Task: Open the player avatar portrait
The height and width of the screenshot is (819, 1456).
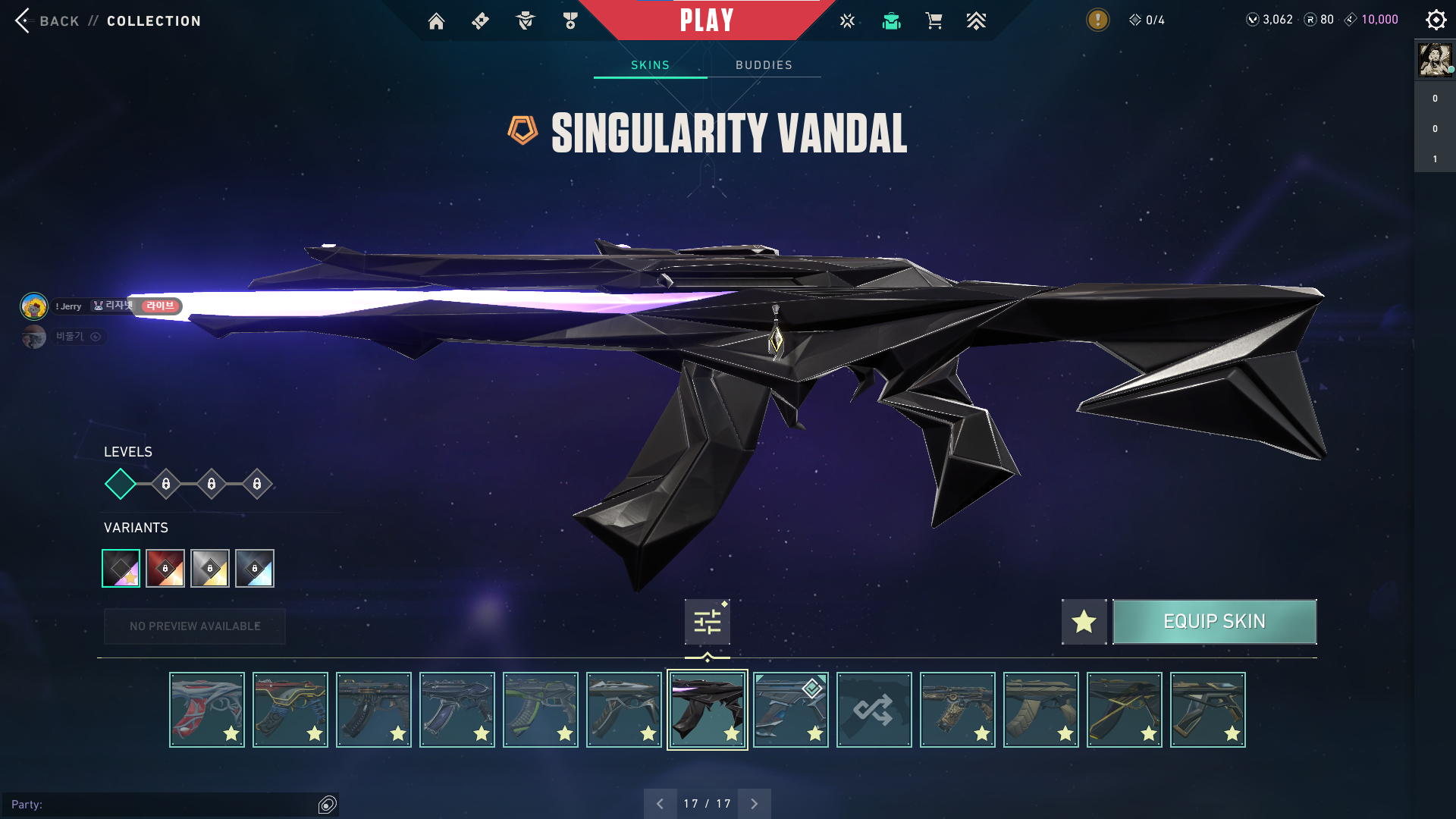Action: tap(1435, 60)
